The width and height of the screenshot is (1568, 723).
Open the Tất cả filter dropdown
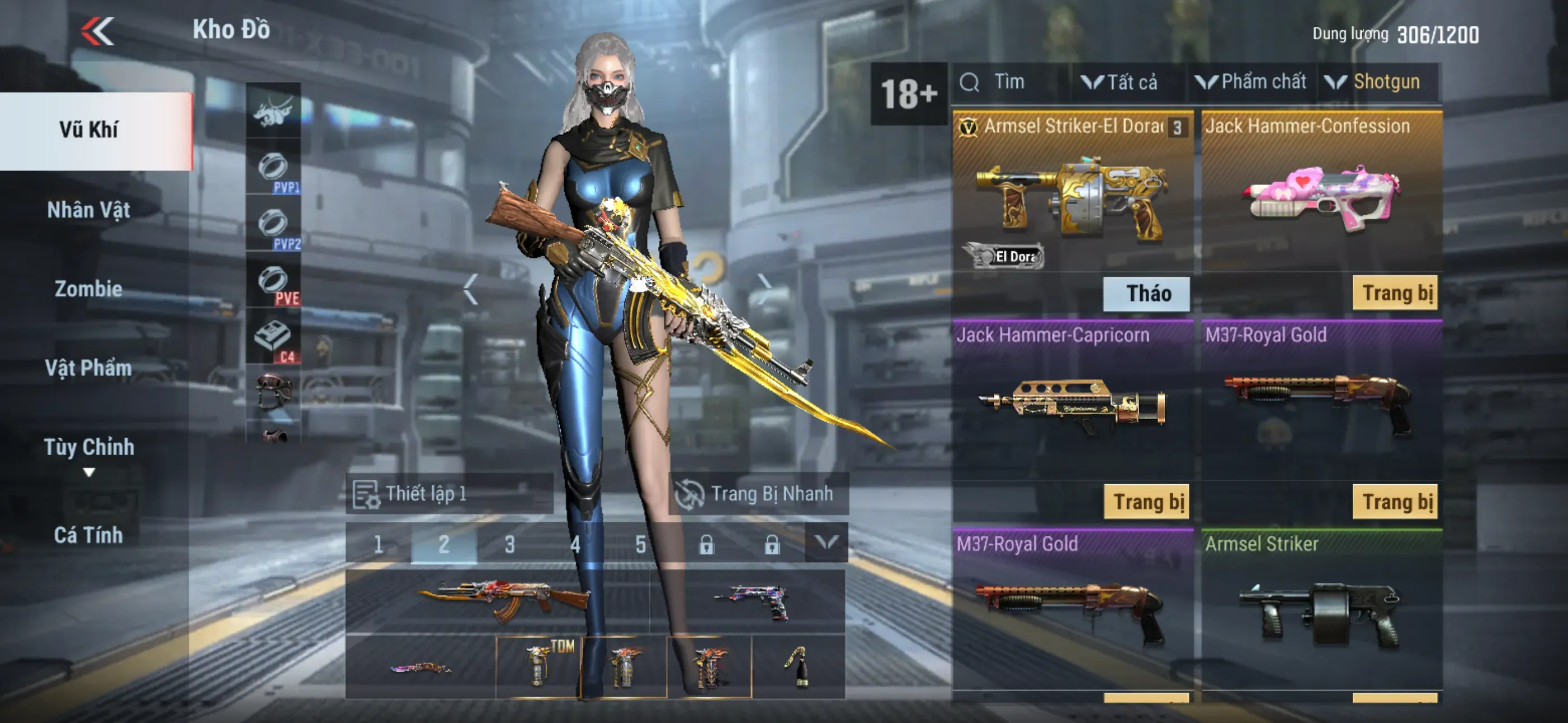tap(1121, 82)
